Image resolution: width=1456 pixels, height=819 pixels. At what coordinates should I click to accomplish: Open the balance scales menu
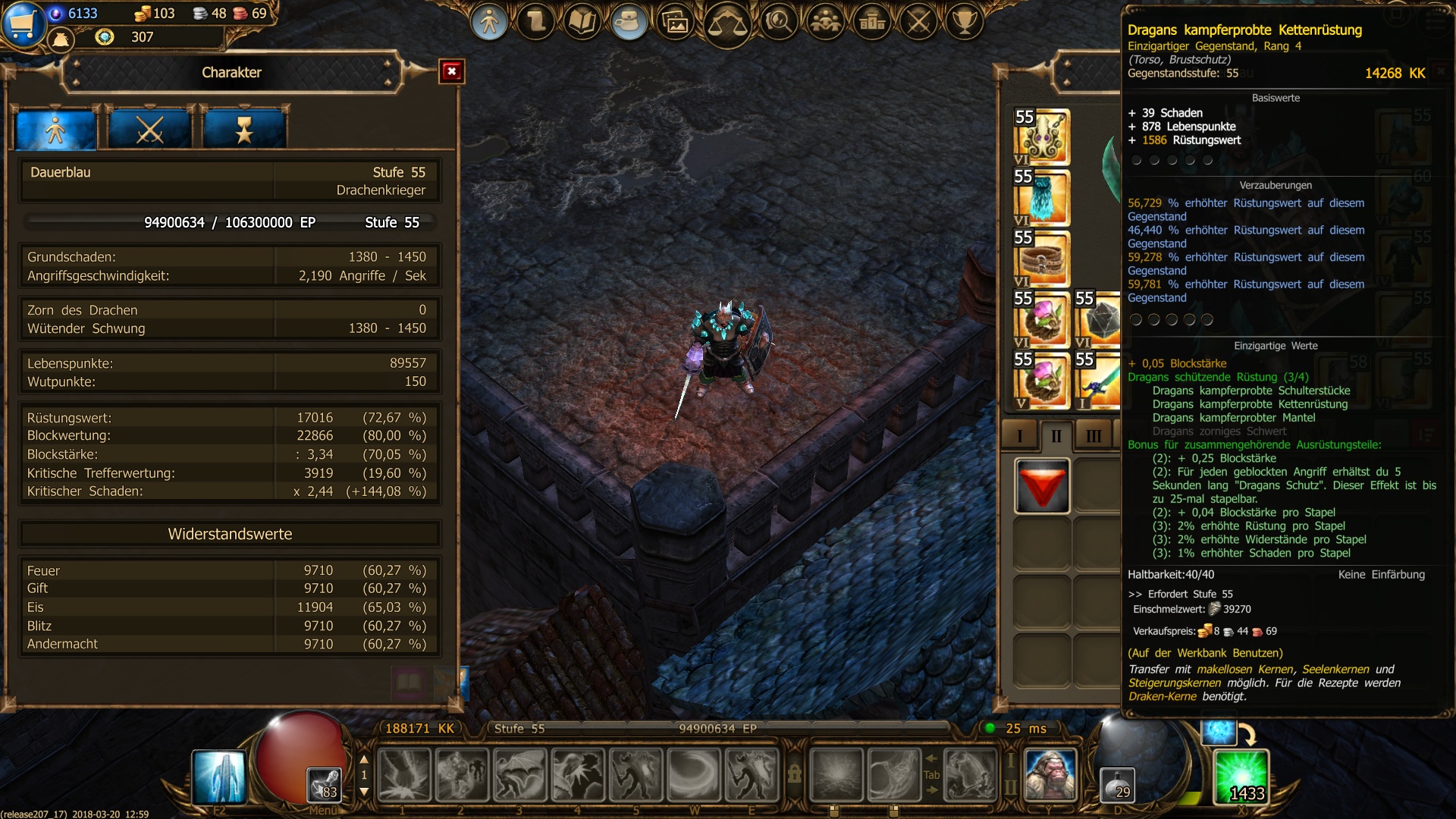[x=726, y=23]
